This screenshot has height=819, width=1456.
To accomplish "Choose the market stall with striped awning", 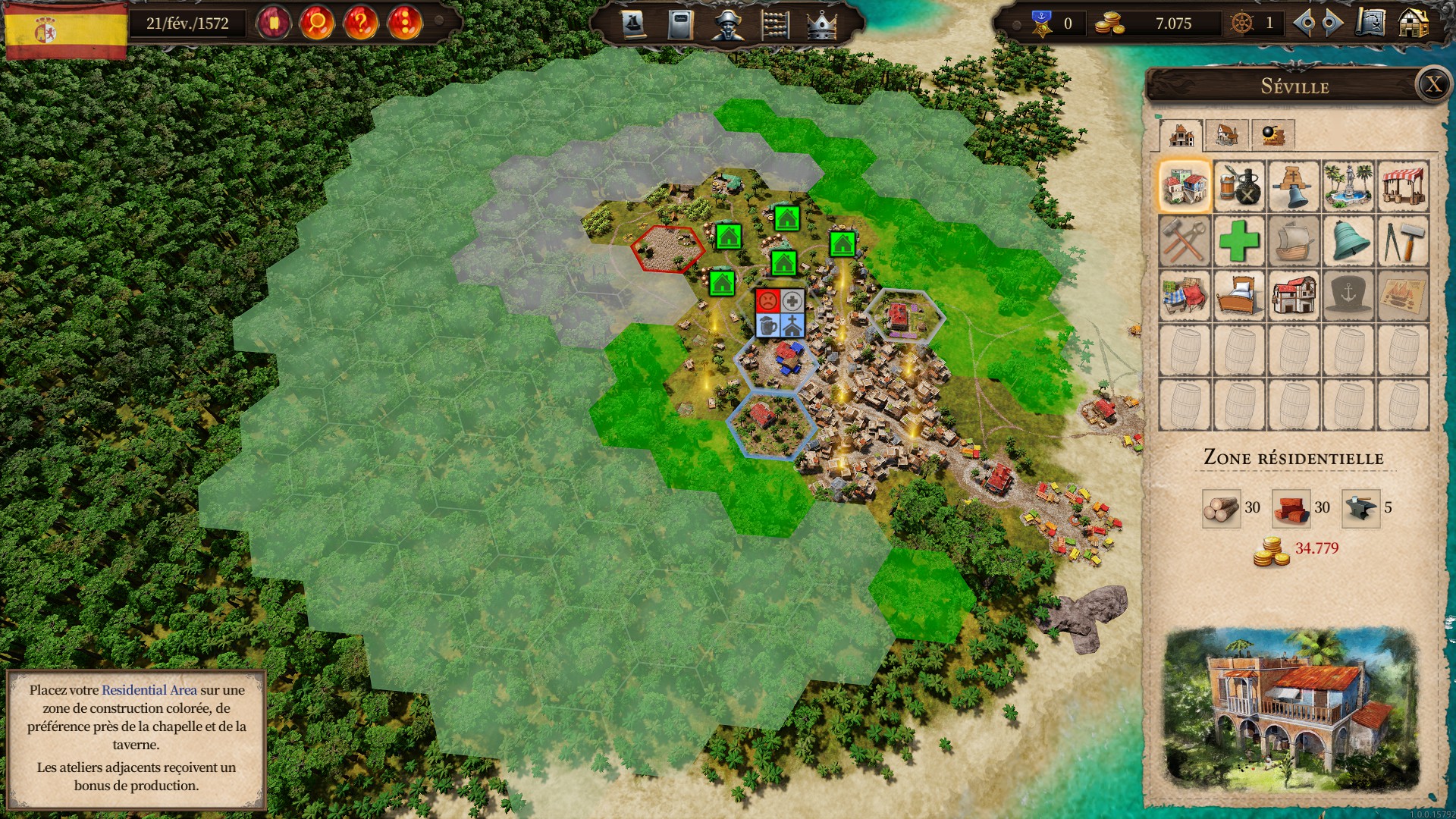I will pos(1403,186).
